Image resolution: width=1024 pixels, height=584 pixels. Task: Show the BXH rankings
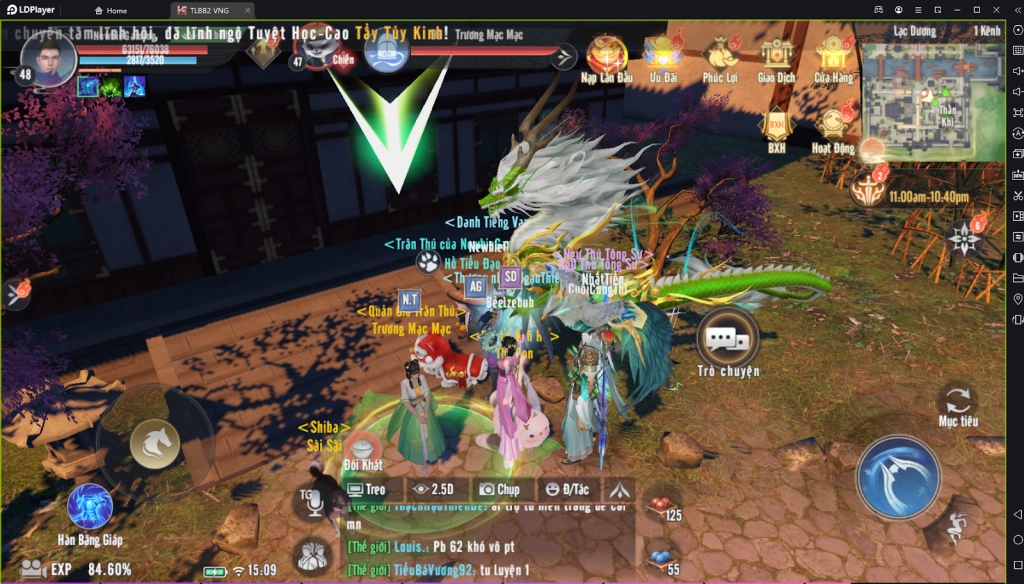[776, 126]
